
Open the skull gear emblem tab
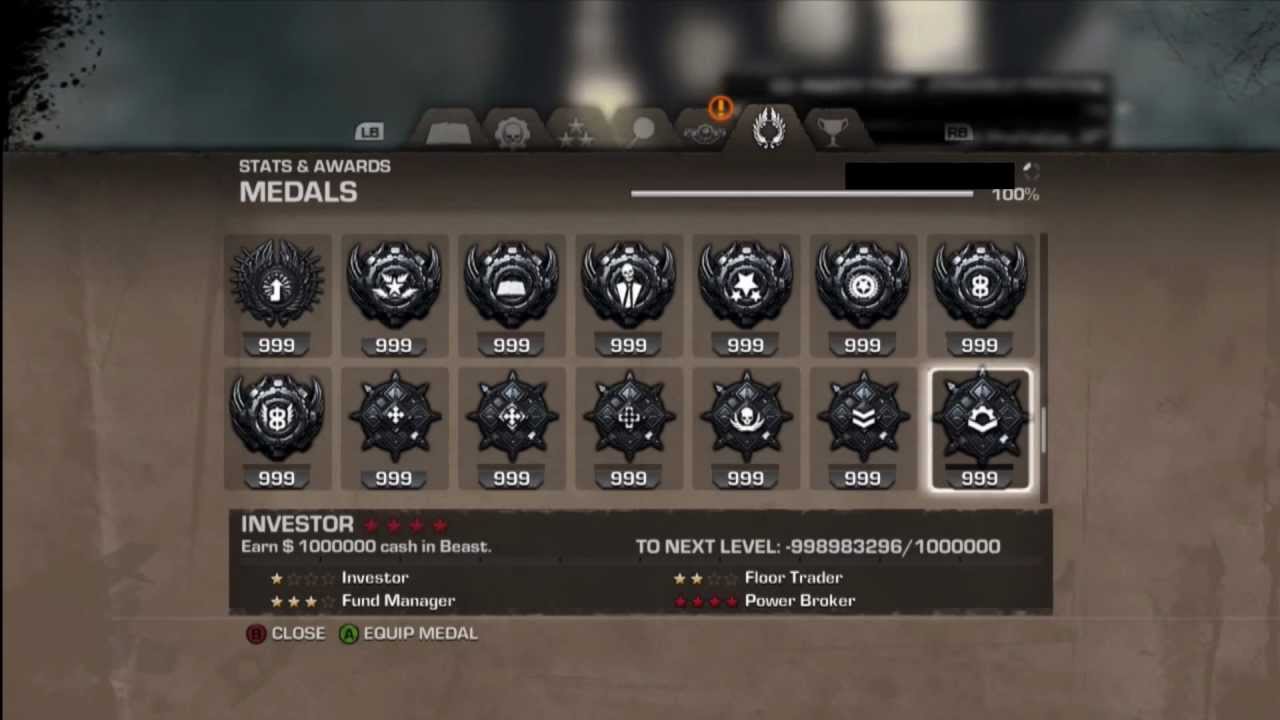[x=513, y=131]
